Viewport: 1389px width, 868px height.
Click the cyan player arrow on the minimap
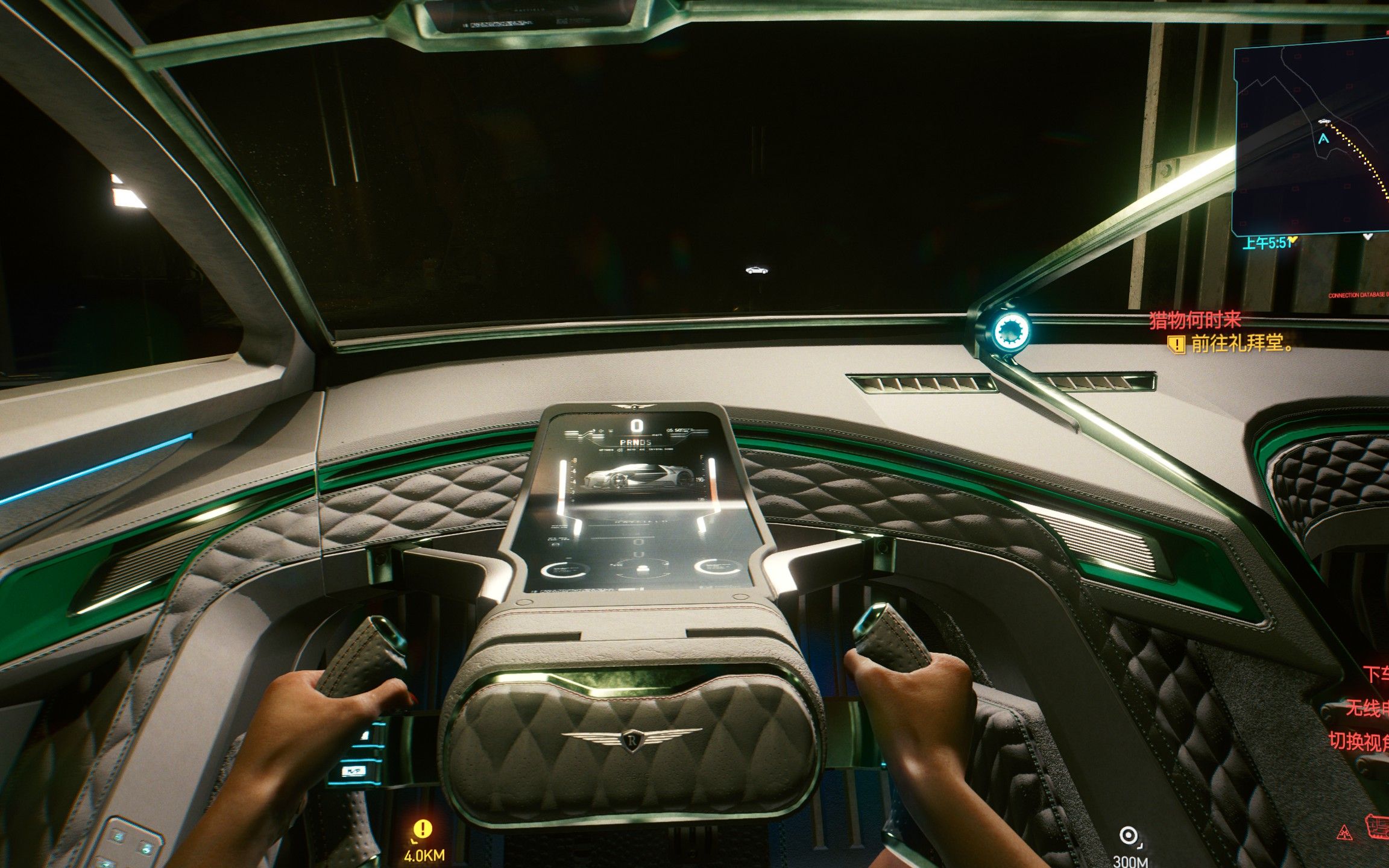pos(1323,139)
